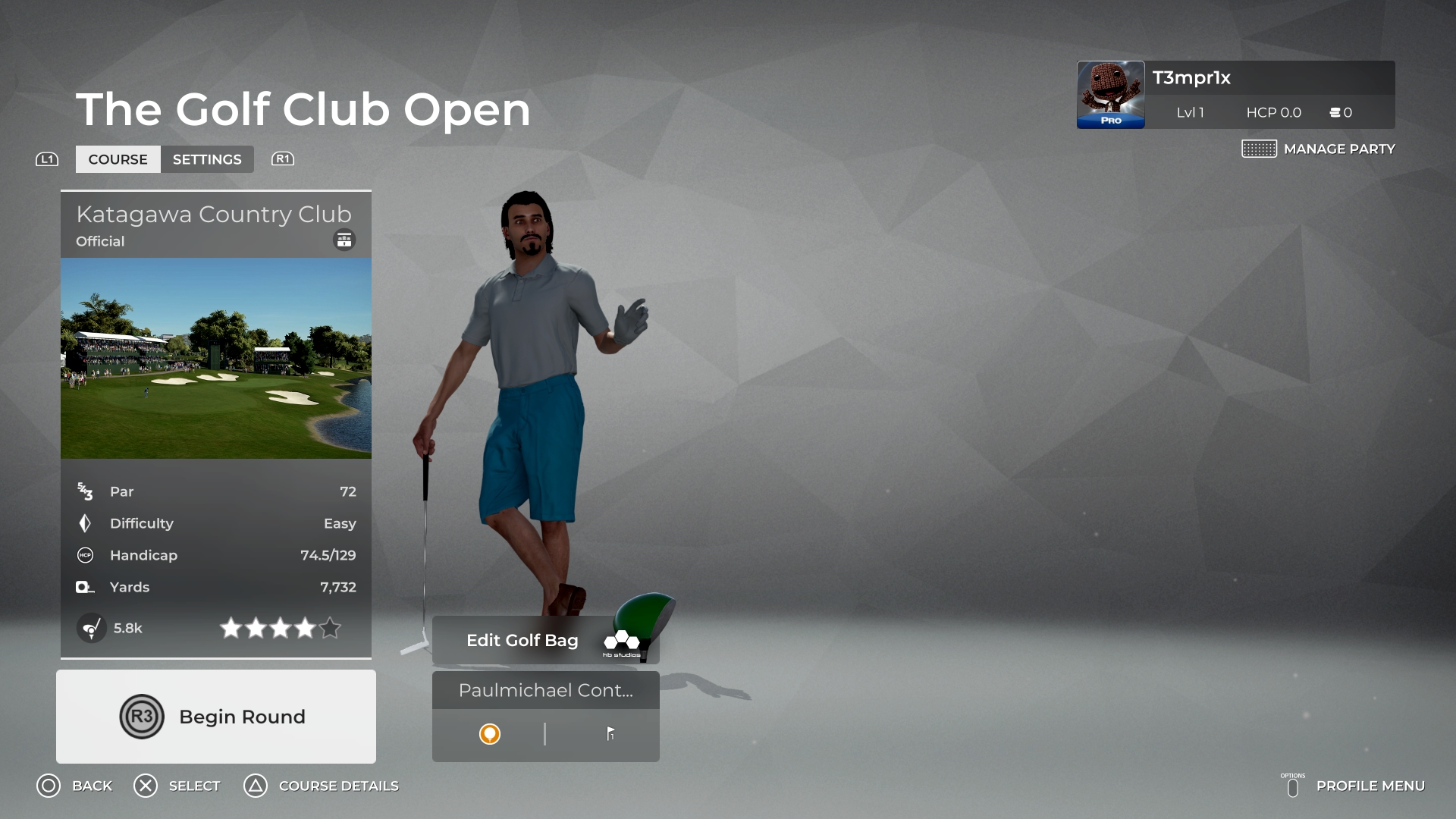Viewport: 1456px width, 819px height.
Task: Click the fifth rating star
Action: pos(330,628)
